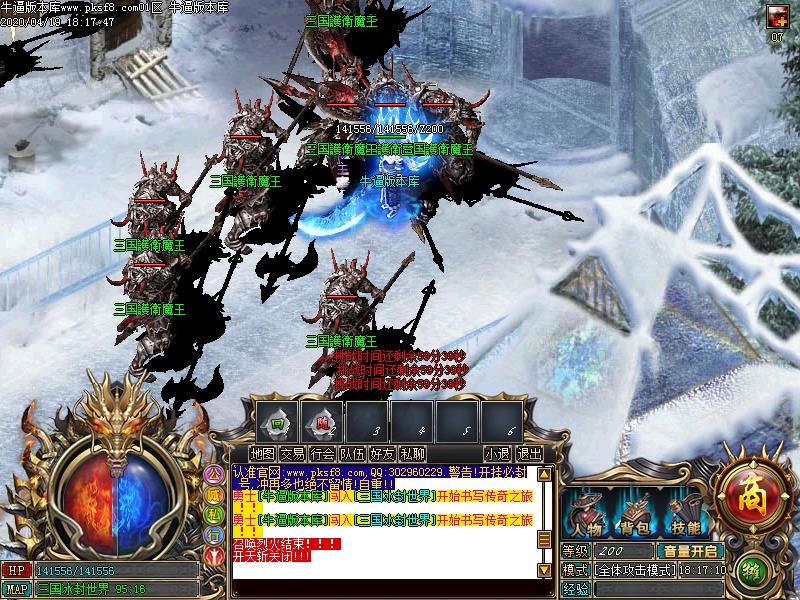
Task: Click the 退出 exit game button
Action: [x=529, y=454]
